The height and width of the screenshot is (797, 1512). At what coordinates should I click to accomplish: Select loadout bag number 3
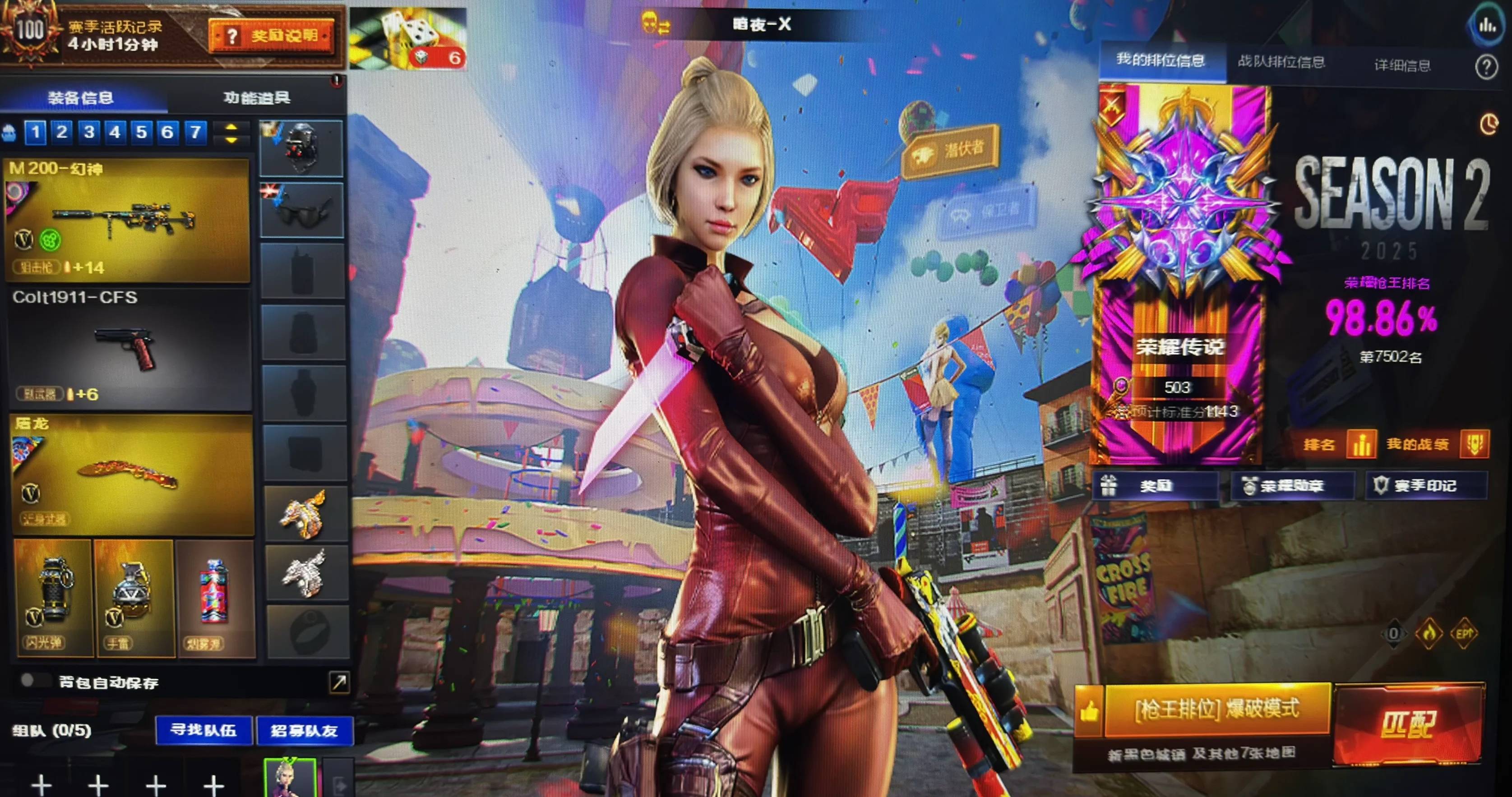coord(88,132)
